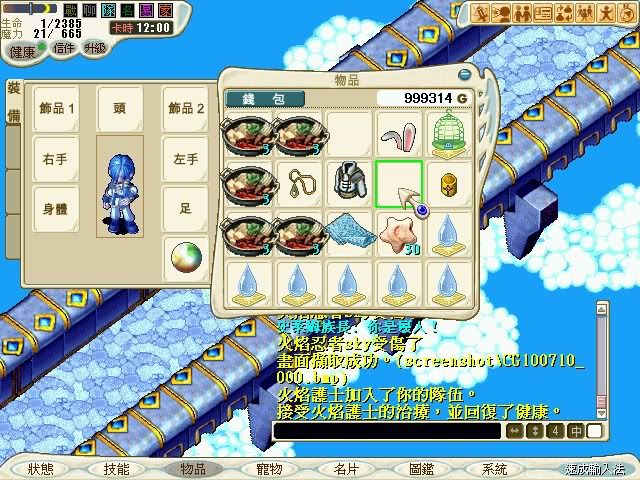Click the 右手 right hand equipment slot
This screenshot has width=640, height=480.
[53, 158]
